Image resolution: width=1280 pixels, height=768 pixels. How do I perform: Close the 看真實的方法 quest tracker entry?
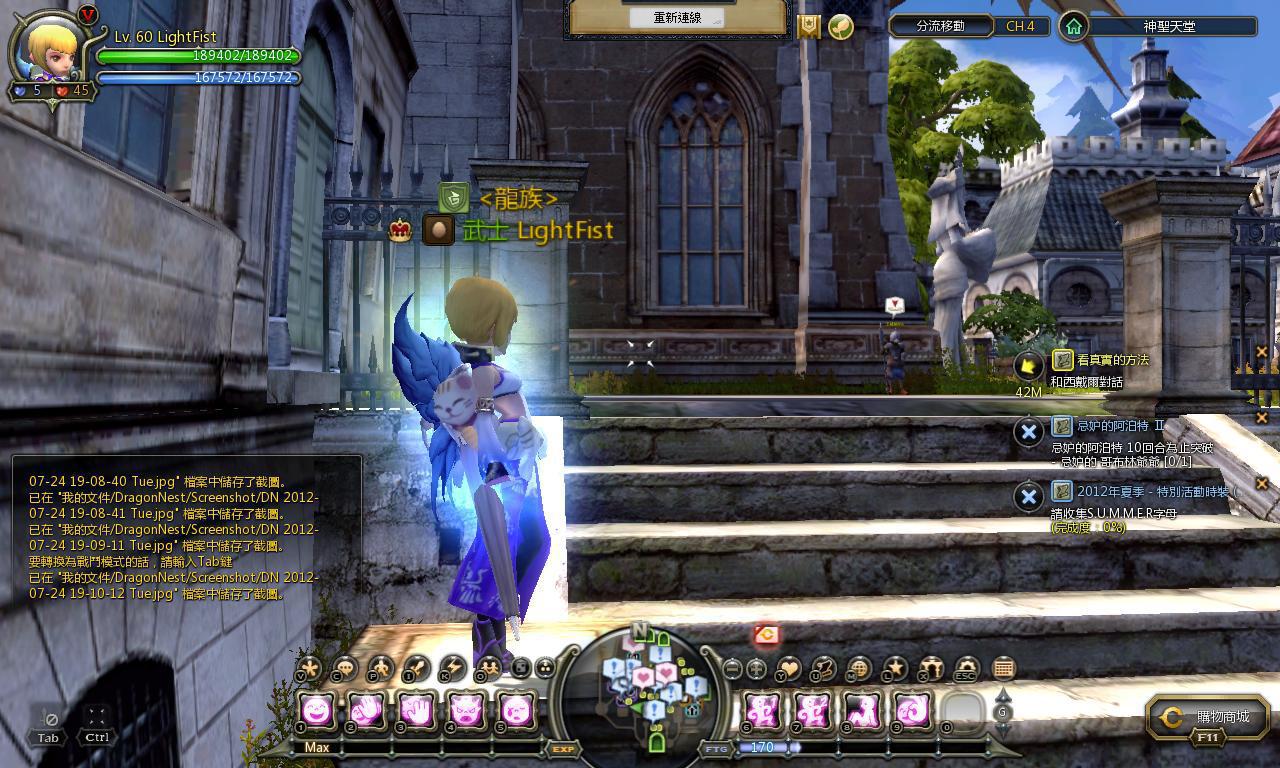[x=1261, y=352]
